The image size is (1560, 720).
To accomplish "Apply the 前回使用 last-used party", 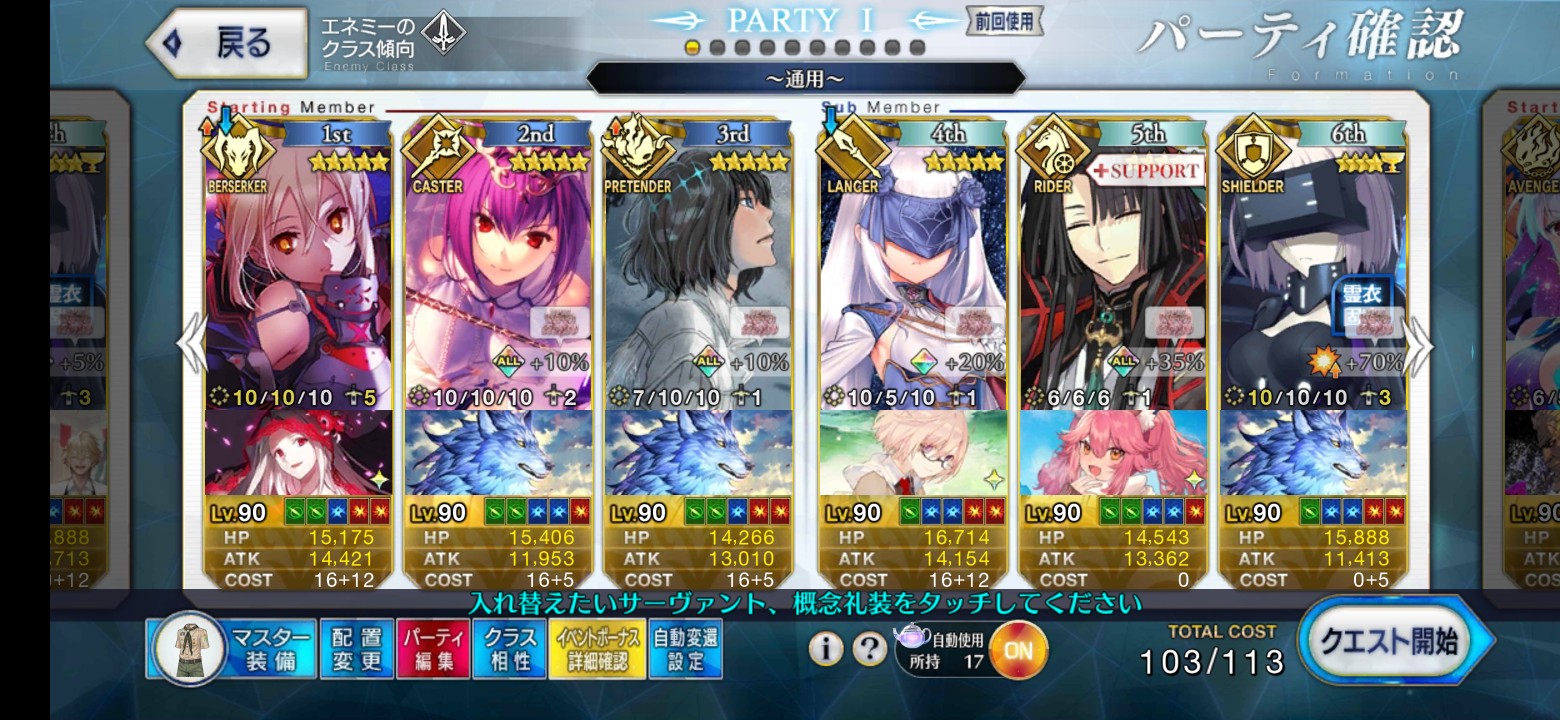I will [1003, 20].
